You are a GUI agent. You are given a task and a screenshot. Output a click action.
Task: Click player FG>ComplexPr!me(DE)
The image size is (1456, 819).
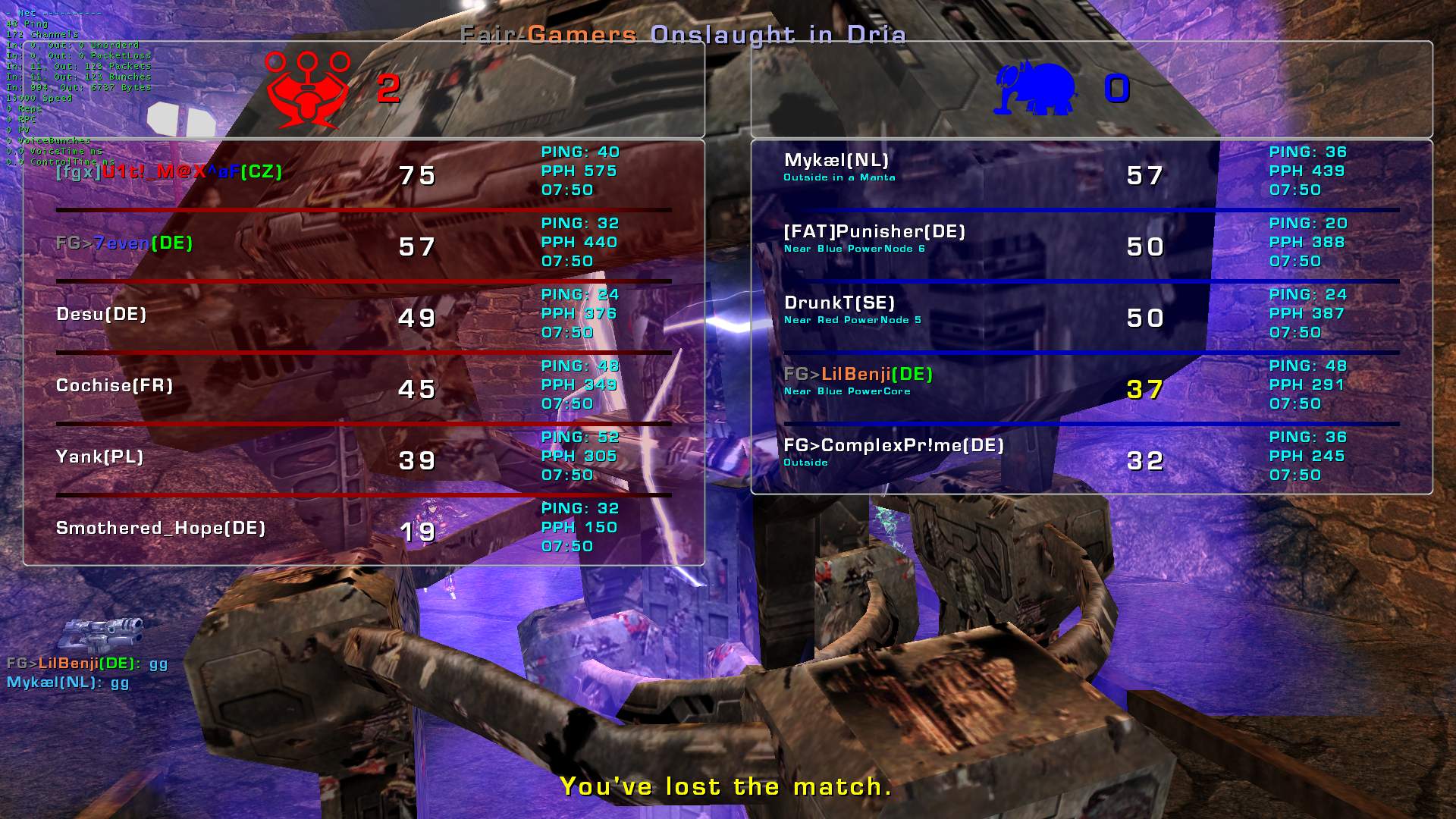(893, 446)
